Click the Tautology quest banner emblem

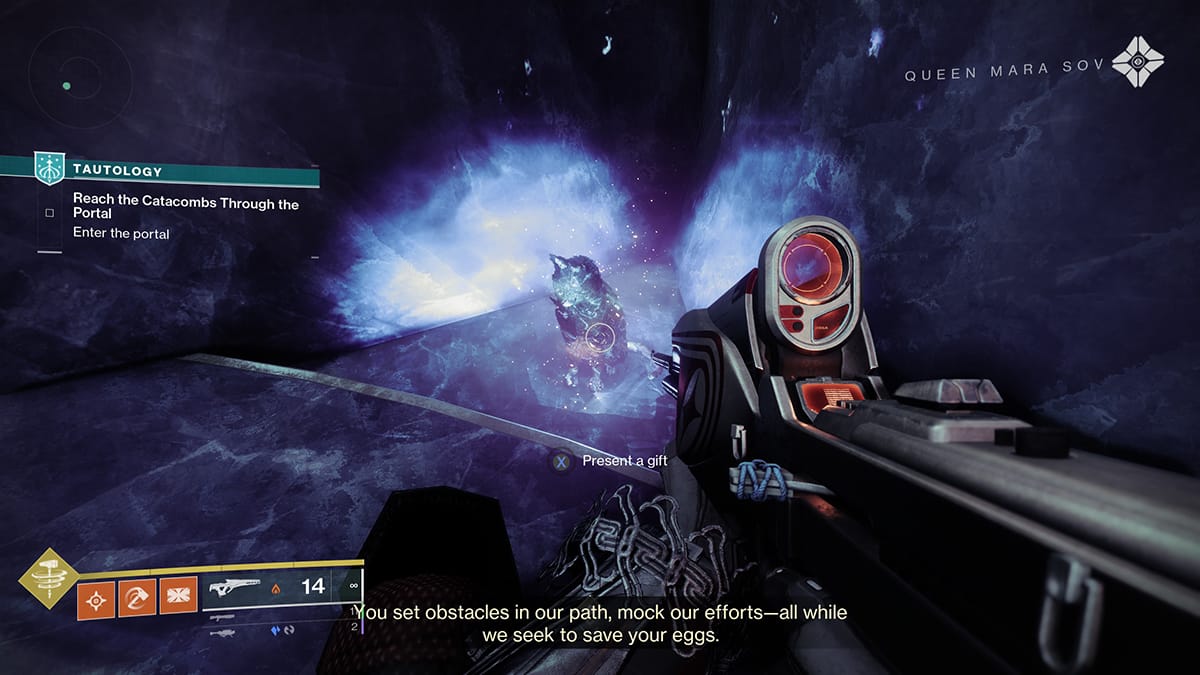click(48, 167)
